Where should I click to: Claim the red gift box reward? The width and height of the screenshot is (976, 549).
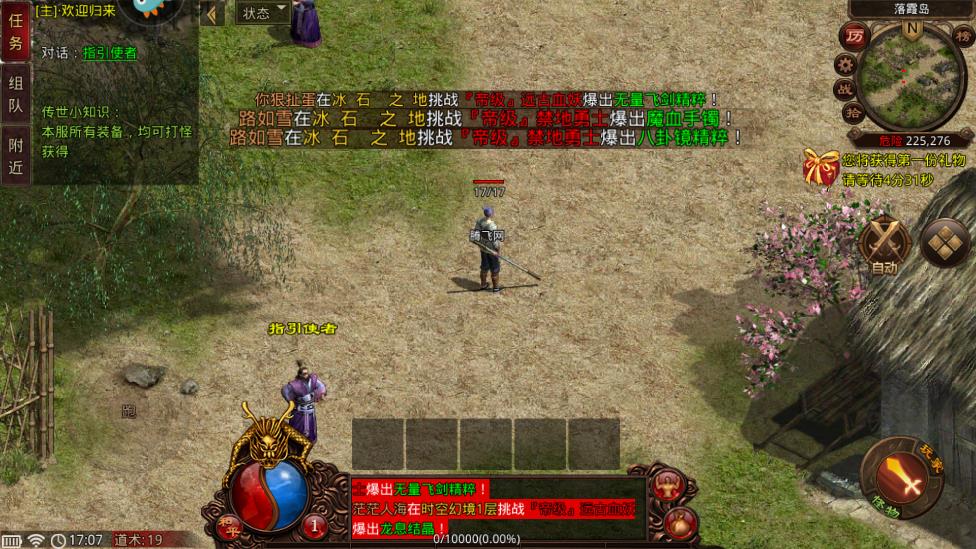[x=821, y=167]
